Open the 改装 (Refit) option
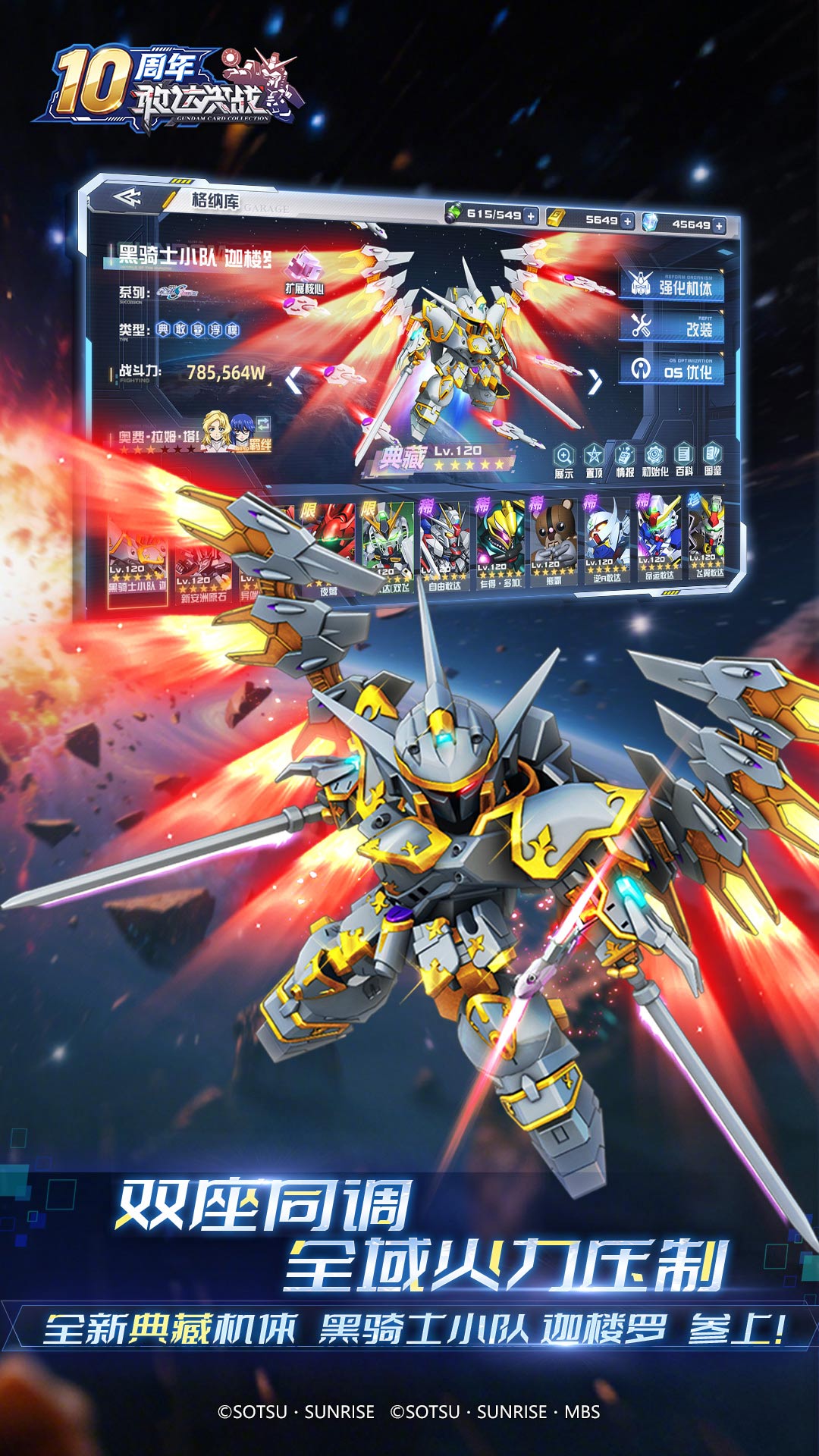This screenshot has height=1456, width=819. click(672, 328)
